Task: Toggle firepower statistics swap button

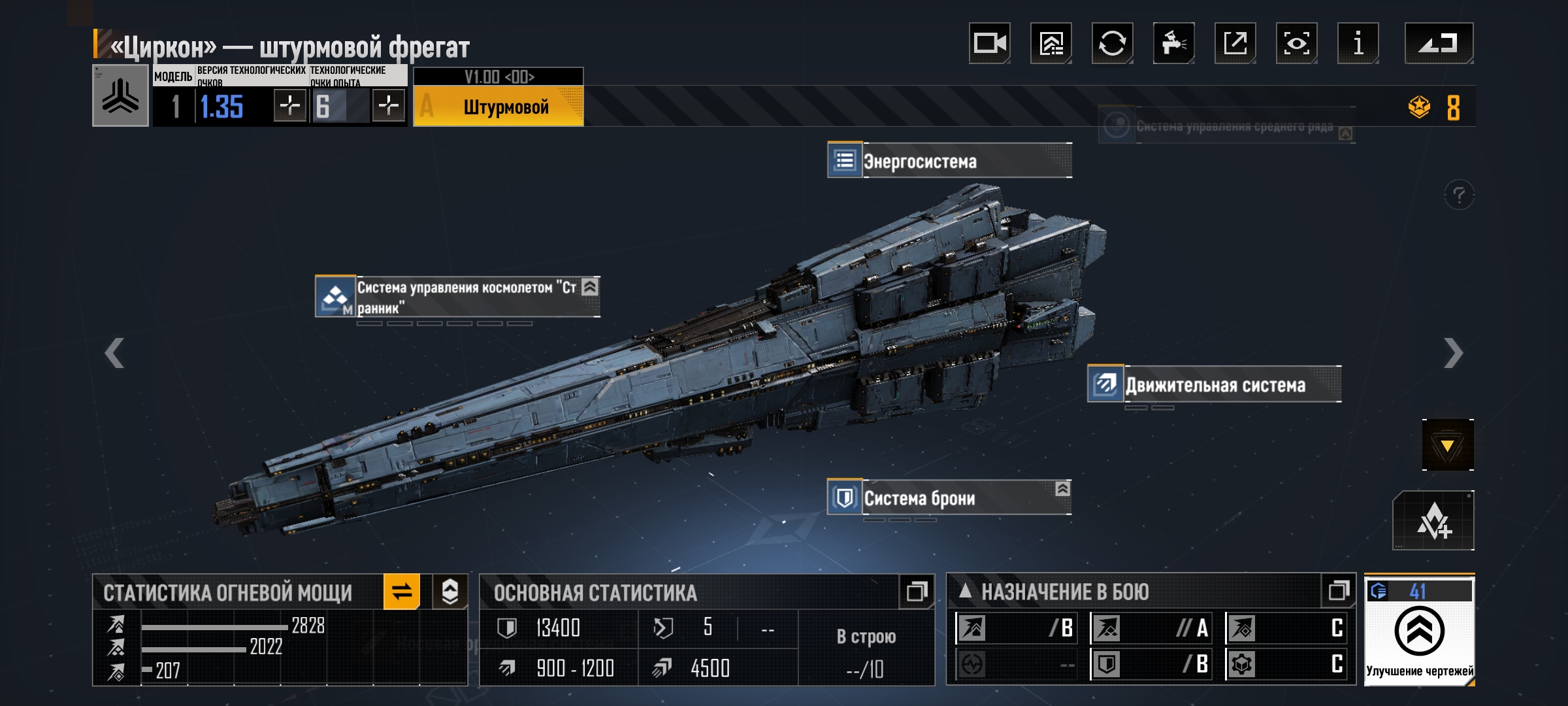Action: pos(402,592)
